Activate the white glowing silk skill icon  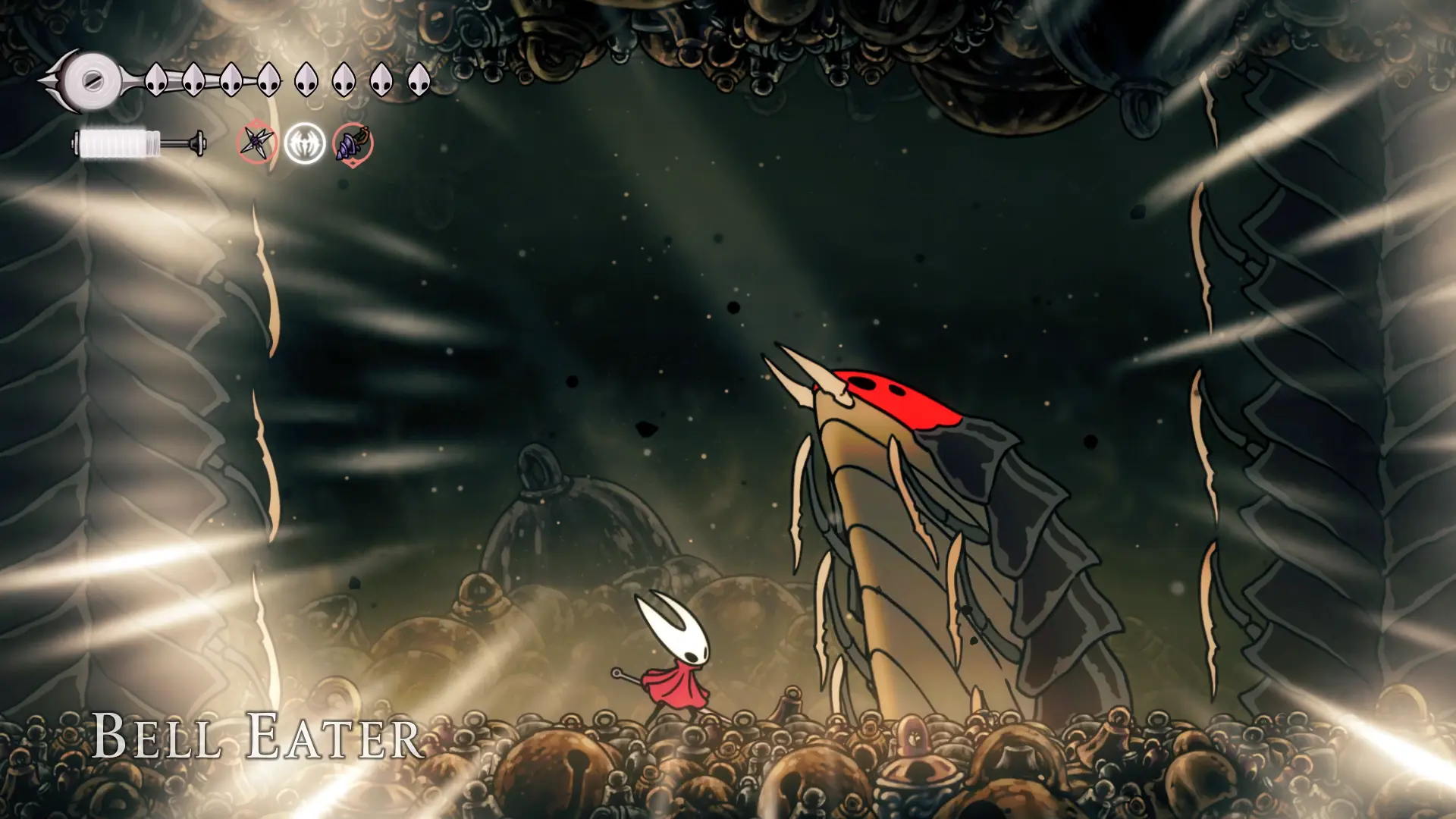tap(305, 143)
